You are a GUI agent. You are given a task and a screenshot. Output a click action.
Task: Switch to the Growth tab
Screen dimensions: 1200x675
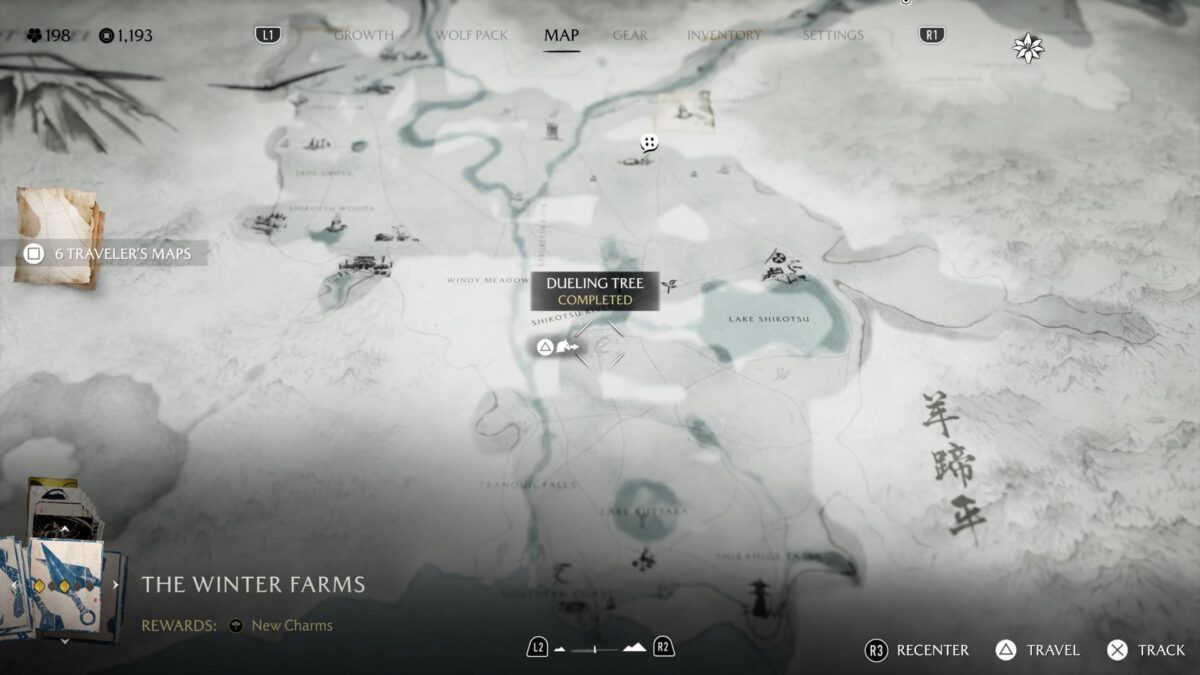[x=363, y=35]
